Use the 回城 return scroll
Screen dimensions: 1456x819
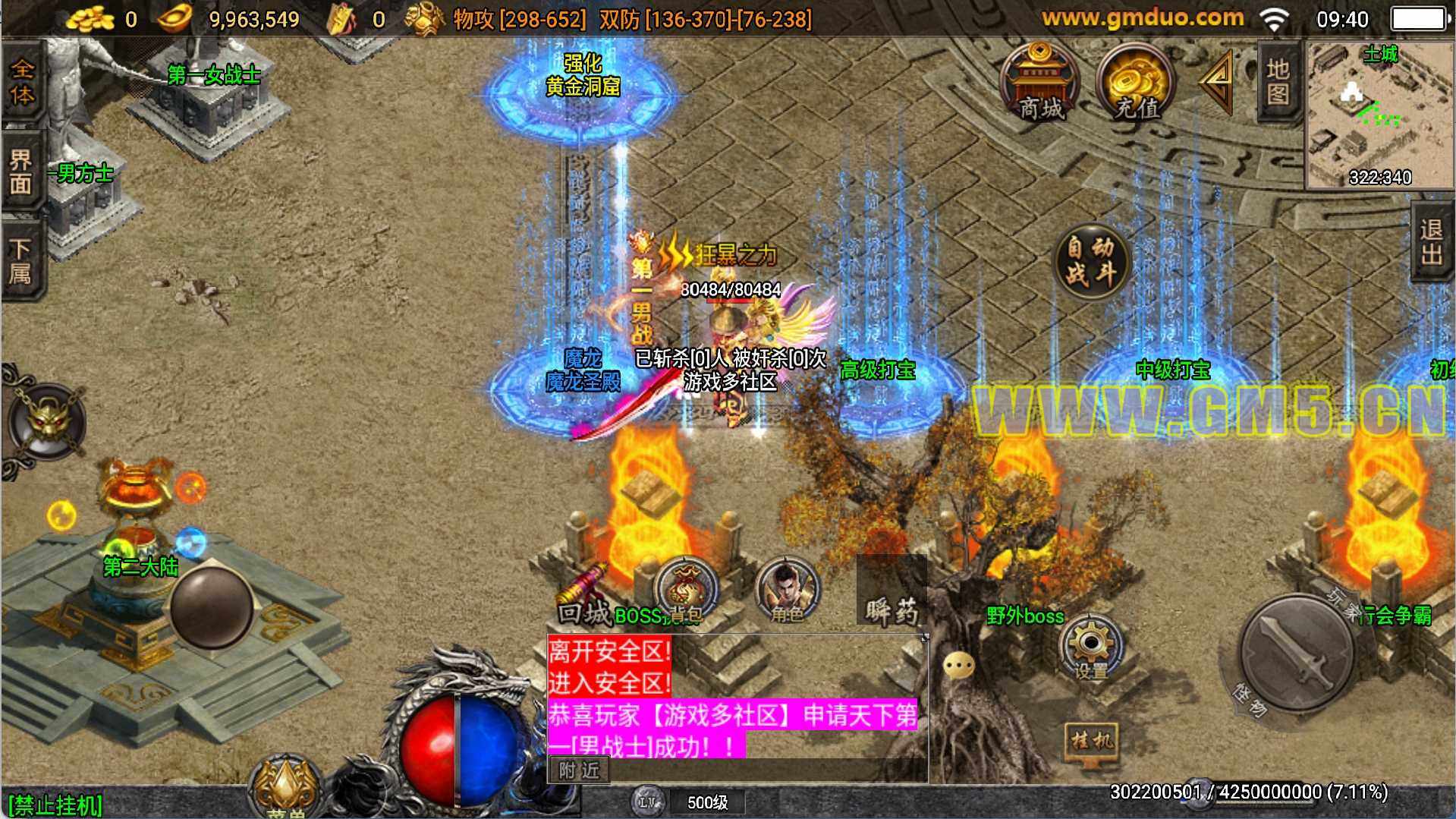point(584,600)
